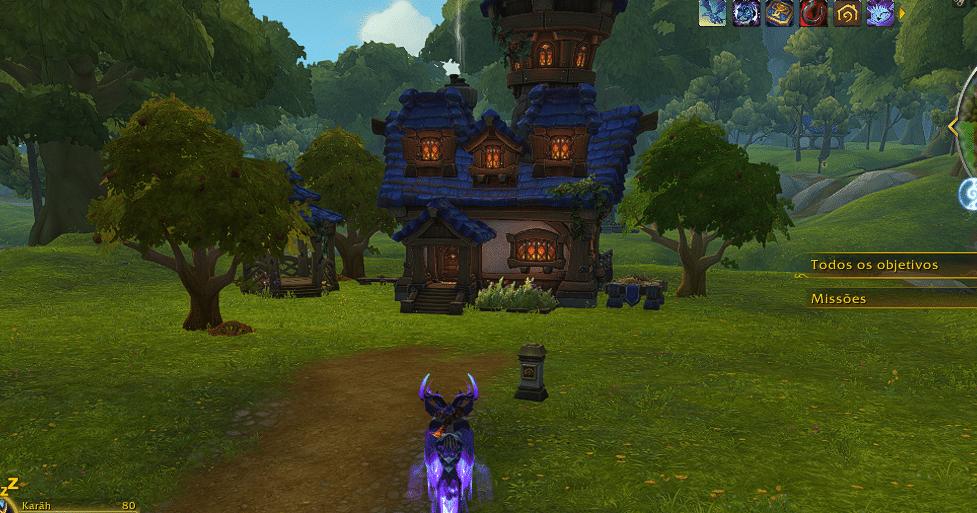
Task: Select the red horseshoe buff icon
Action: point(813,12)
